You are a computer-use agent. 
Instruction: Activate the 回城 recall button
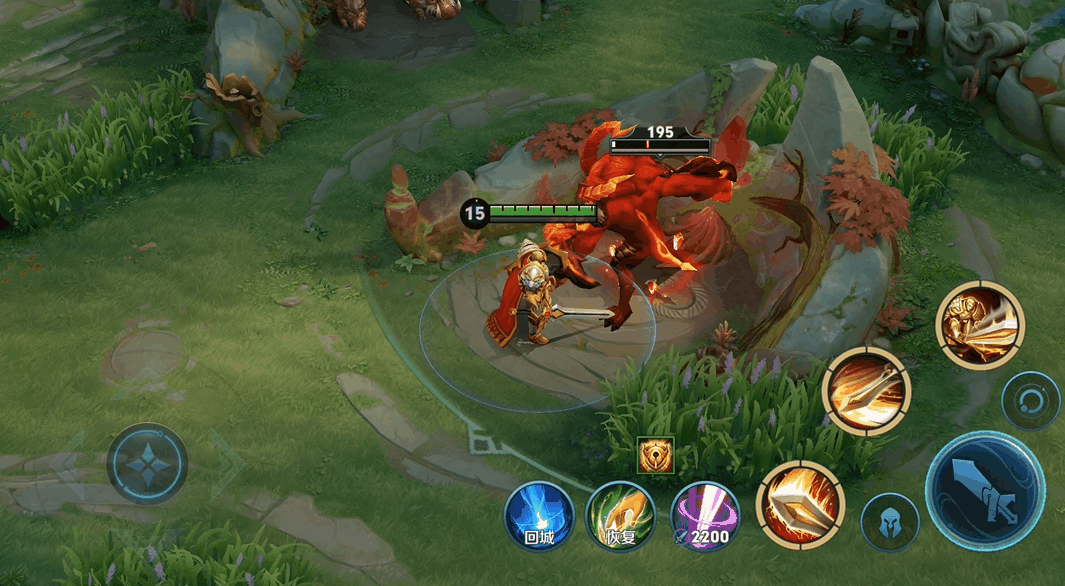click(x=539, y=516)
